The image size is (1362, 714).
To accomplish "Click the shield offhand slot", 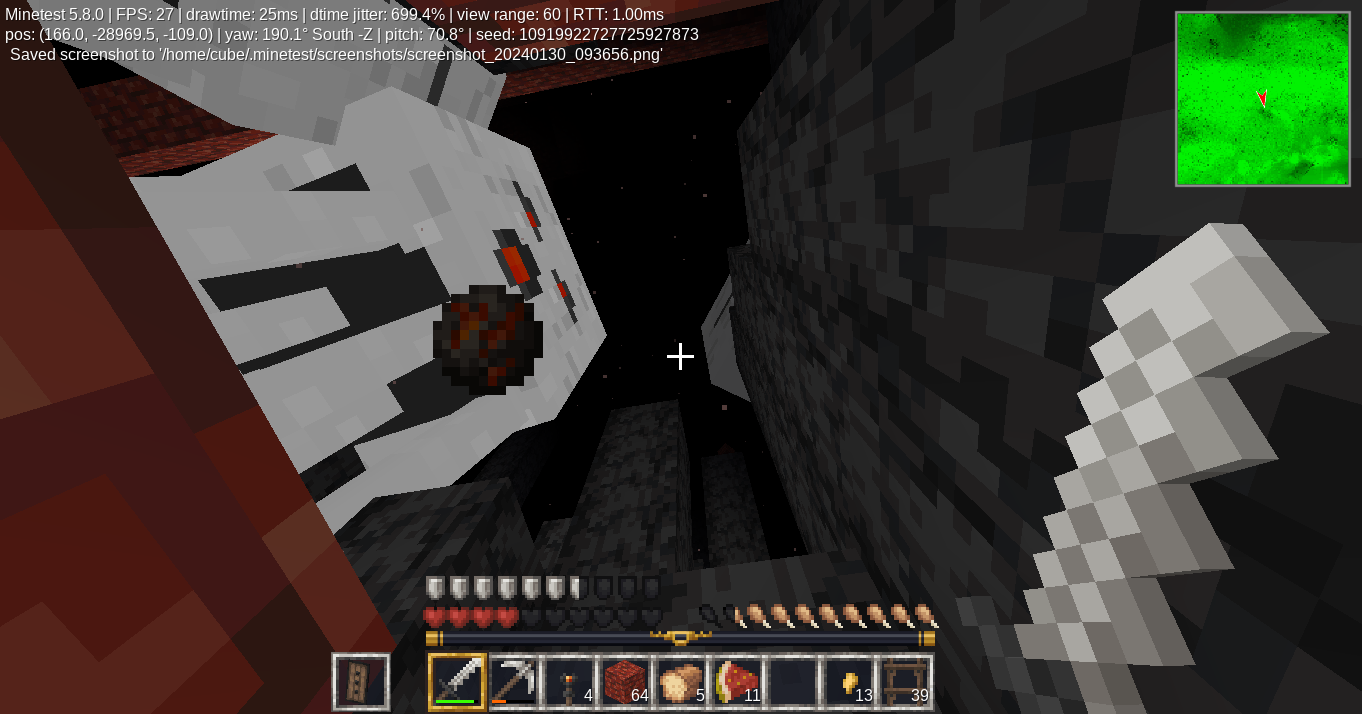I will 361,682.
